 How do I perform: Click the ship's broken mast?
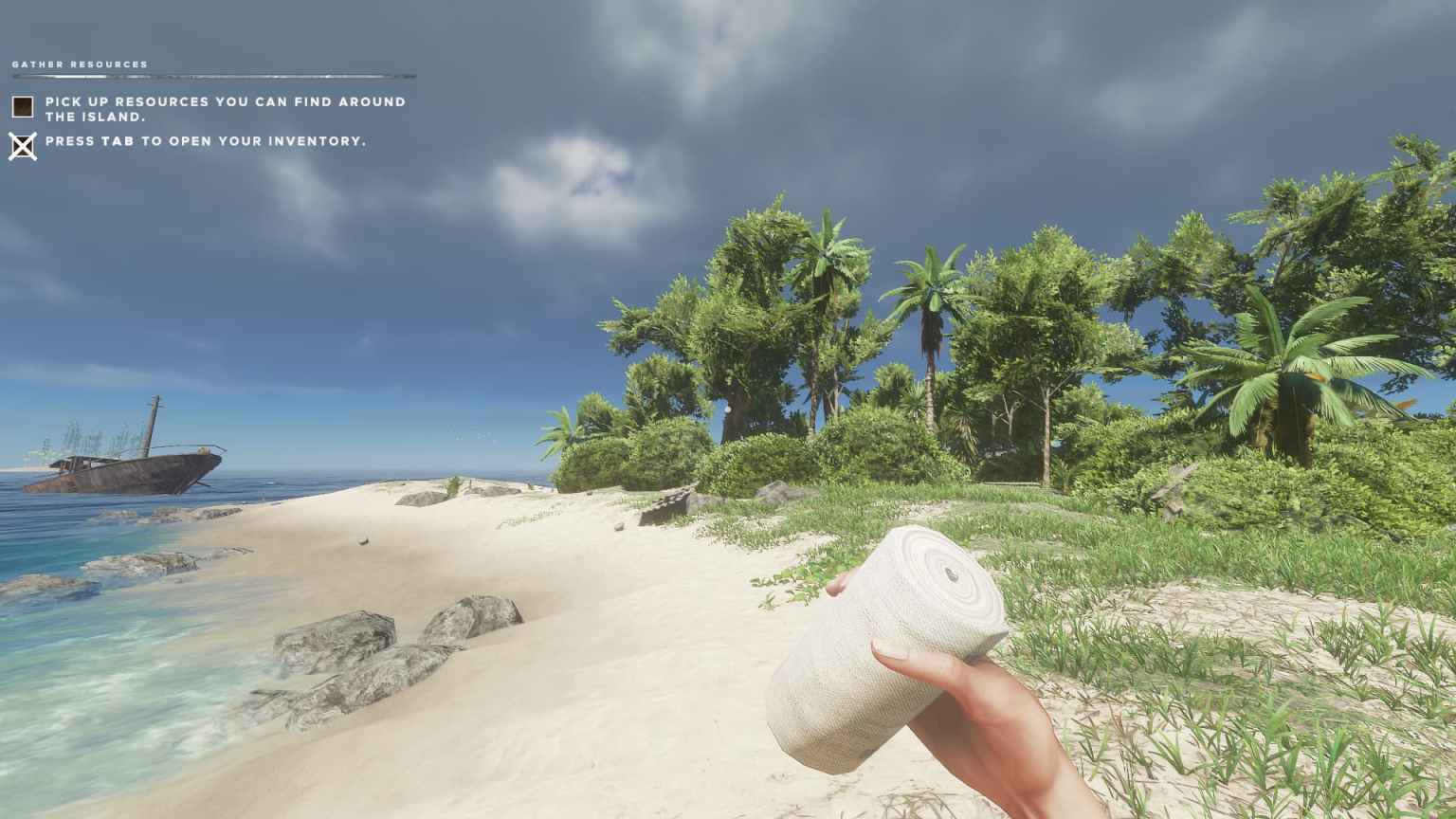(x=152, y=417)
